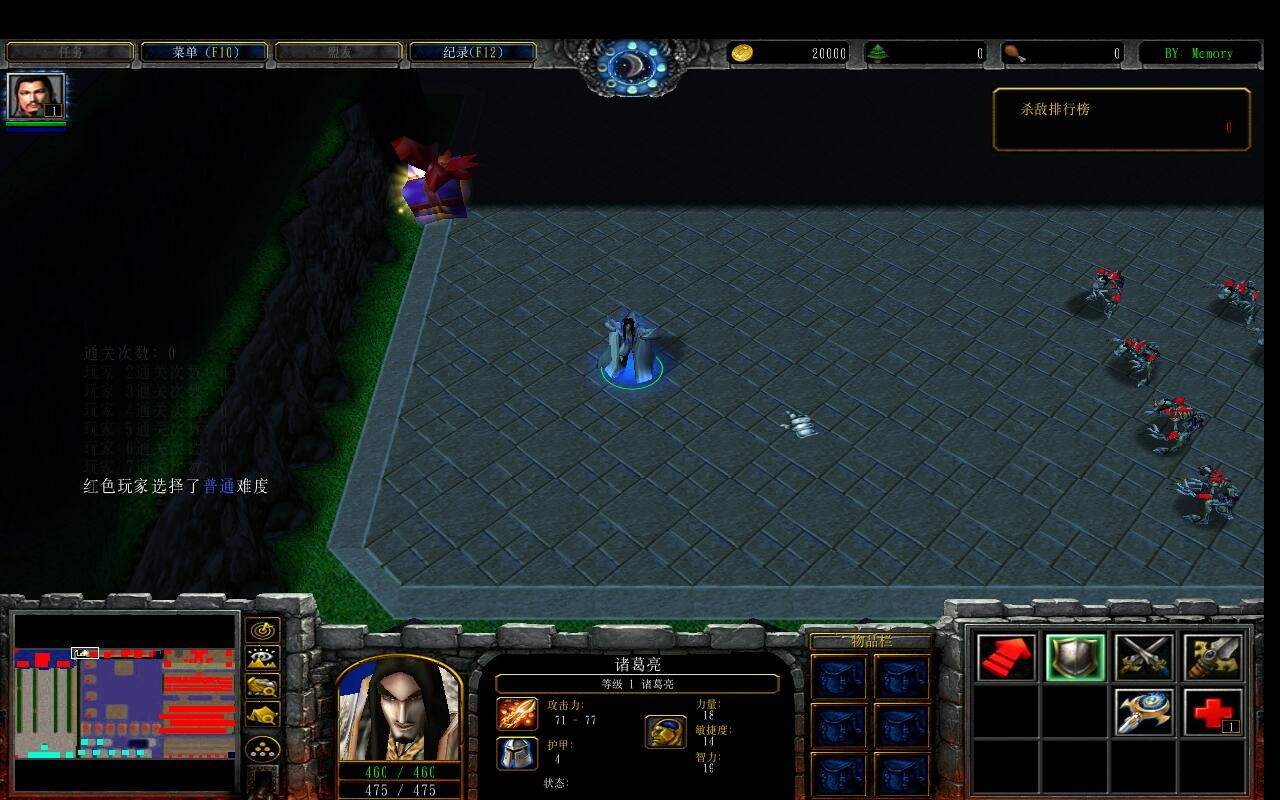Click the Zhuge Liang unit portrait
Viewport: 1280px width, 800px height.
coord(400,710)
